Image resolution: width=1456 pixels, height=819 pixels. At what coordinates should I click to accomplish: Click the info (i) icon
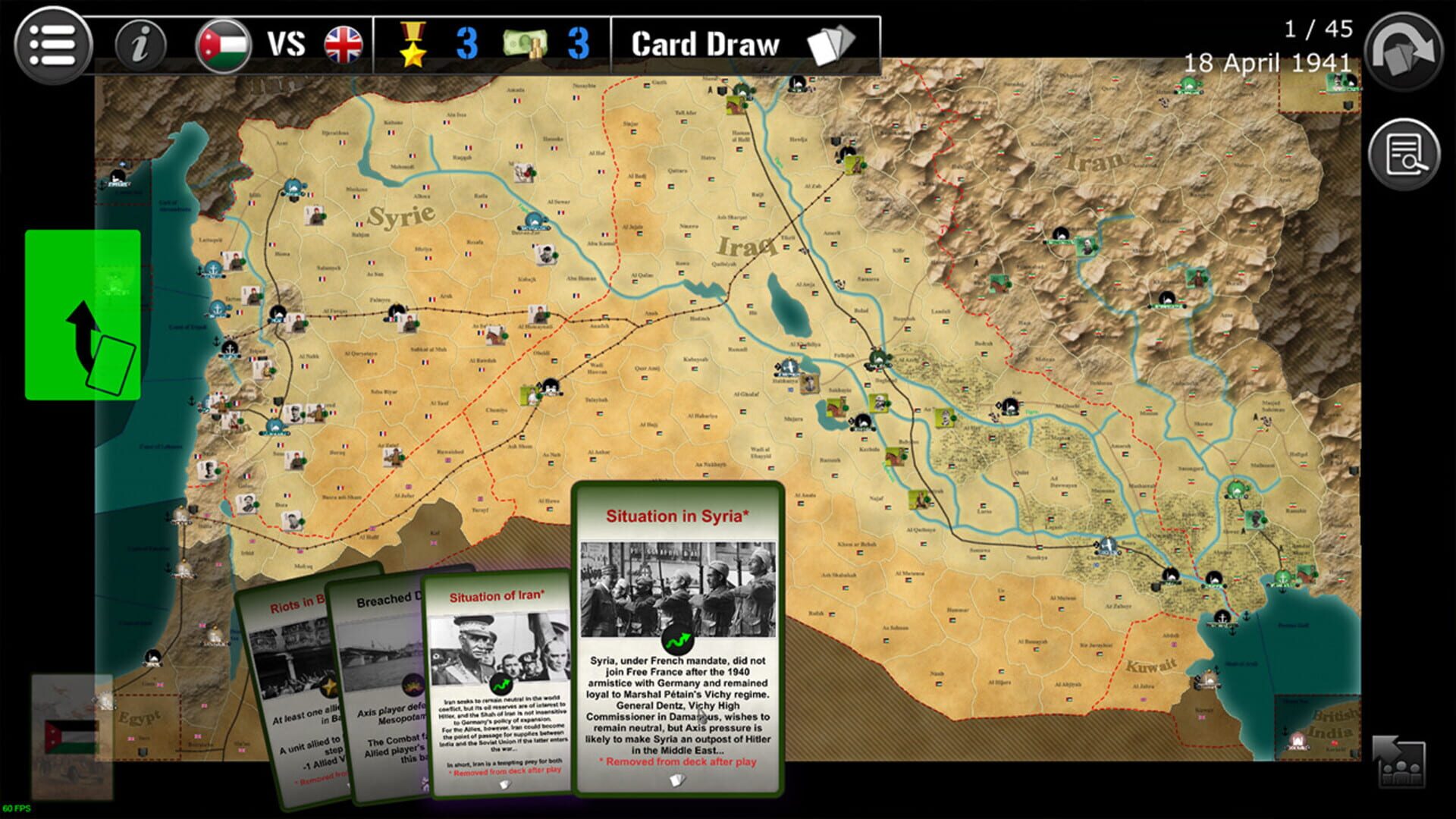coord(142,42)
